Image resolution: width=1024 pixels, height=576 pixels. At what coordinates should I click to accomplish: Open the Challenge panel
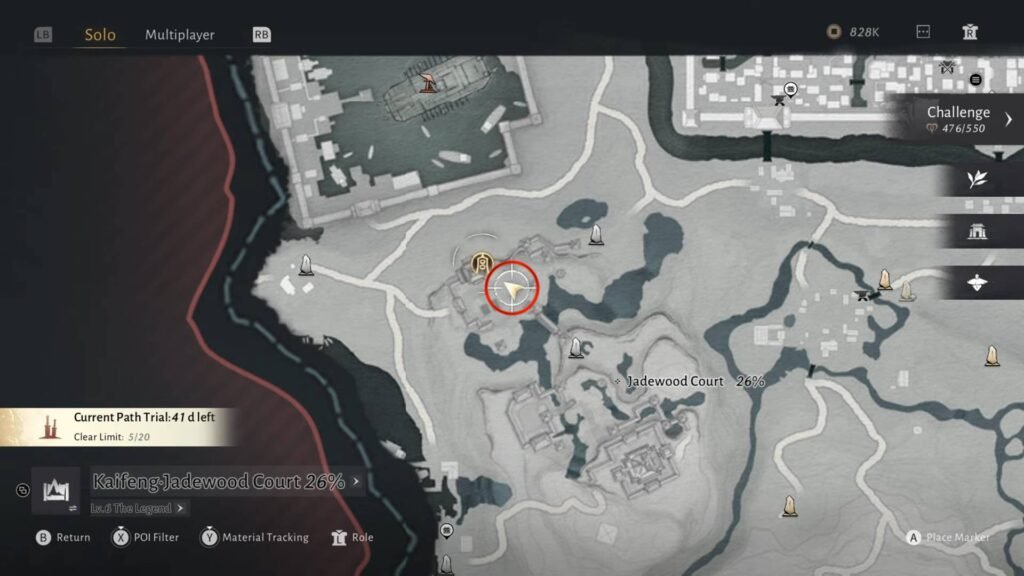point(966,119)
